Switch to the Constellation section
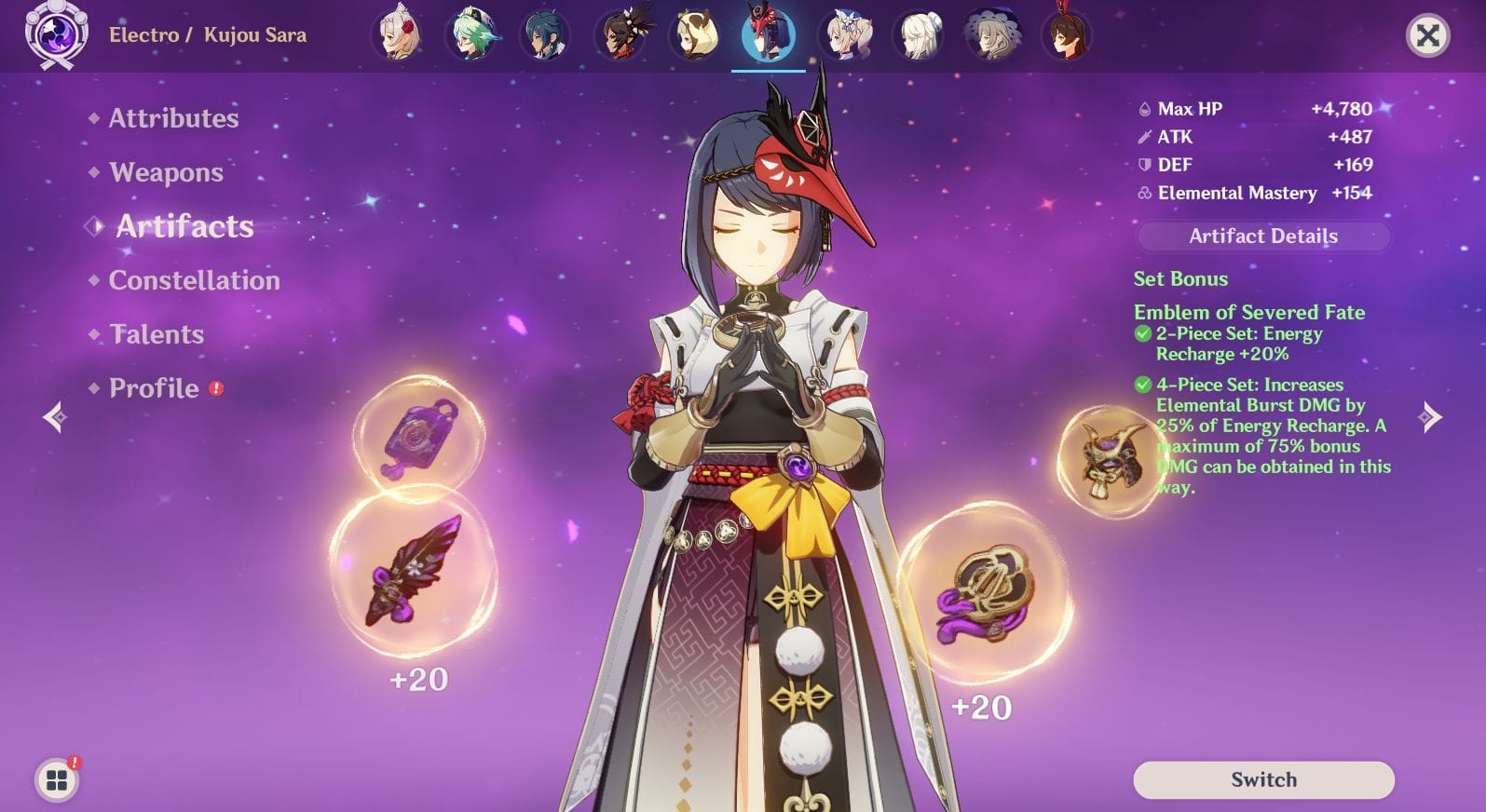Viewport: 1486px width, 812px height. [x=194, y=280]
